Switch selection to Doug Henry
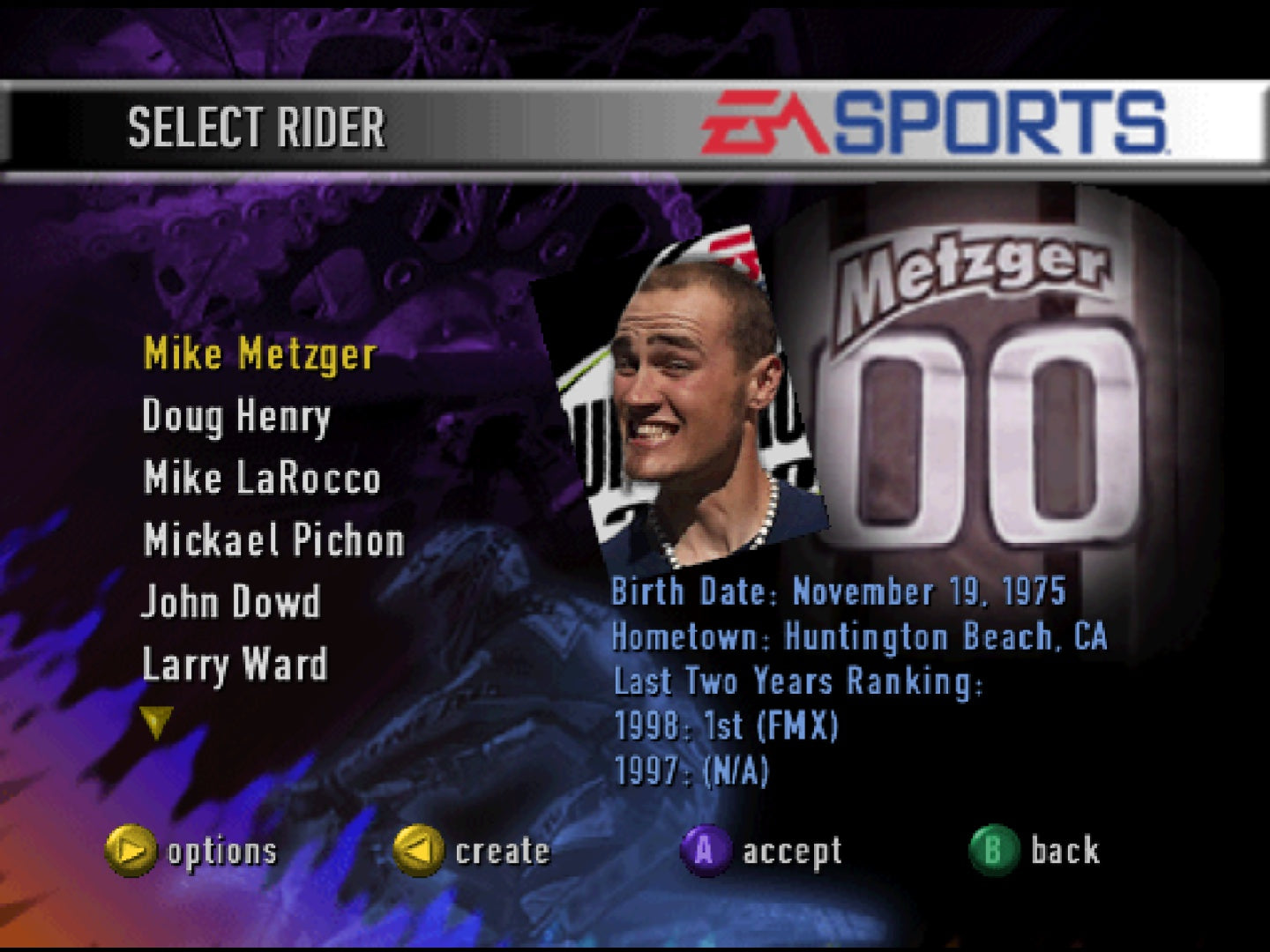The height and width of the screenshot is (952, 1270). tap(236, 417)
